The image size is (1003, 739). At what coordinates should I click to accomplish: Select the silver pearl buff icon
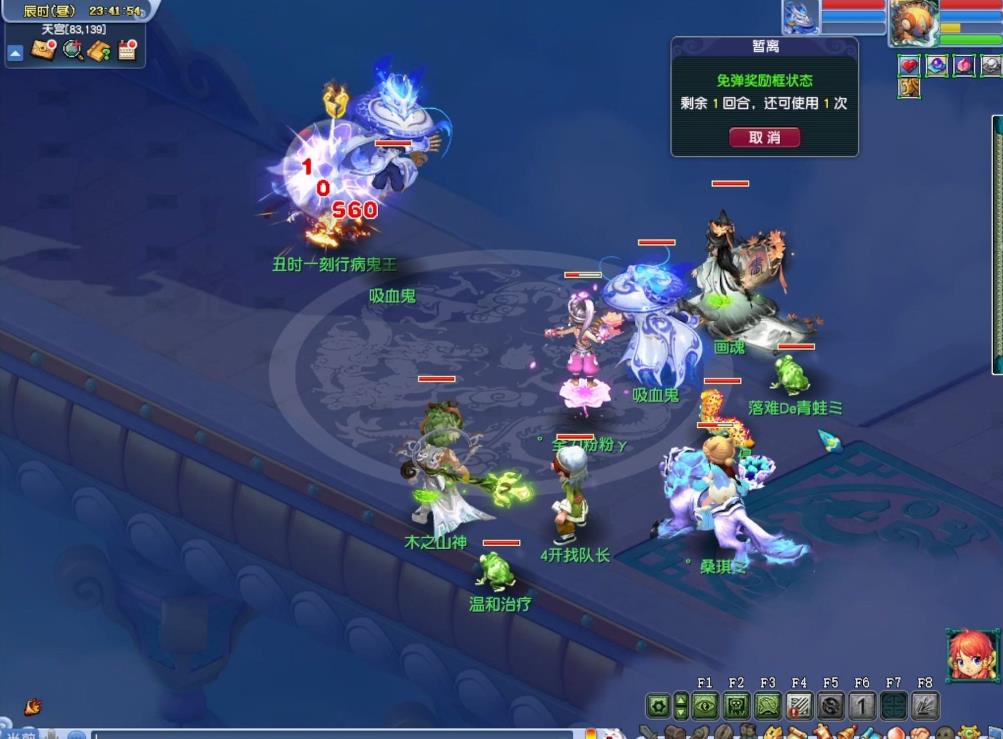990,66
